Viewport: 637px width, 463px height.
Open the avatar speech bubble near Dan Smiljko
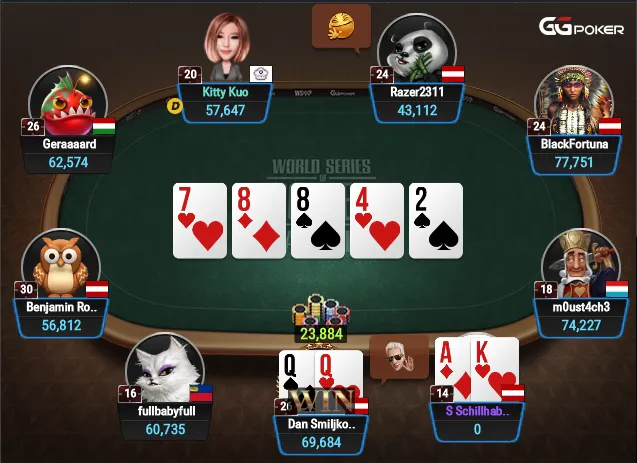398,355
